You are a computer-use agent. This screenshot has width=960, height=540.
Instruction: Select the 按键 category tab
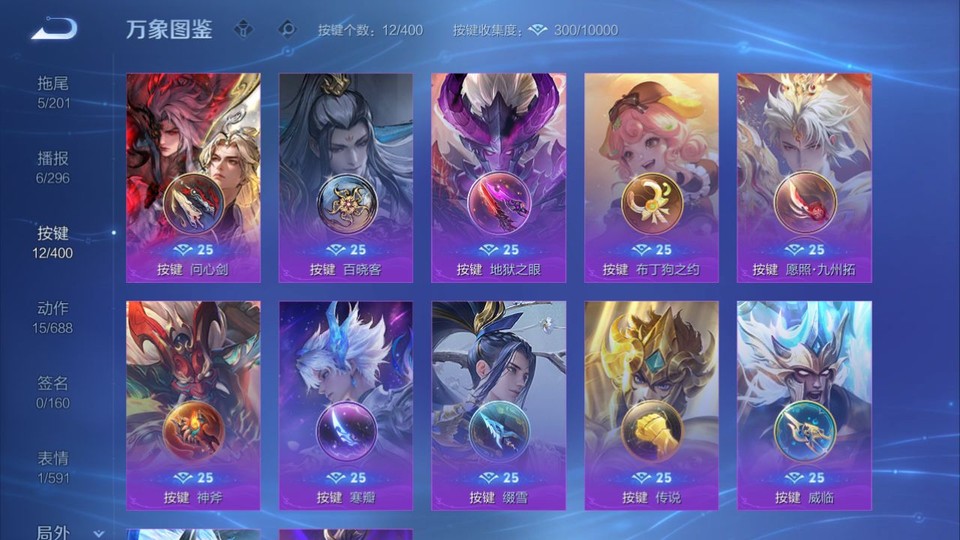pos(54,241)
